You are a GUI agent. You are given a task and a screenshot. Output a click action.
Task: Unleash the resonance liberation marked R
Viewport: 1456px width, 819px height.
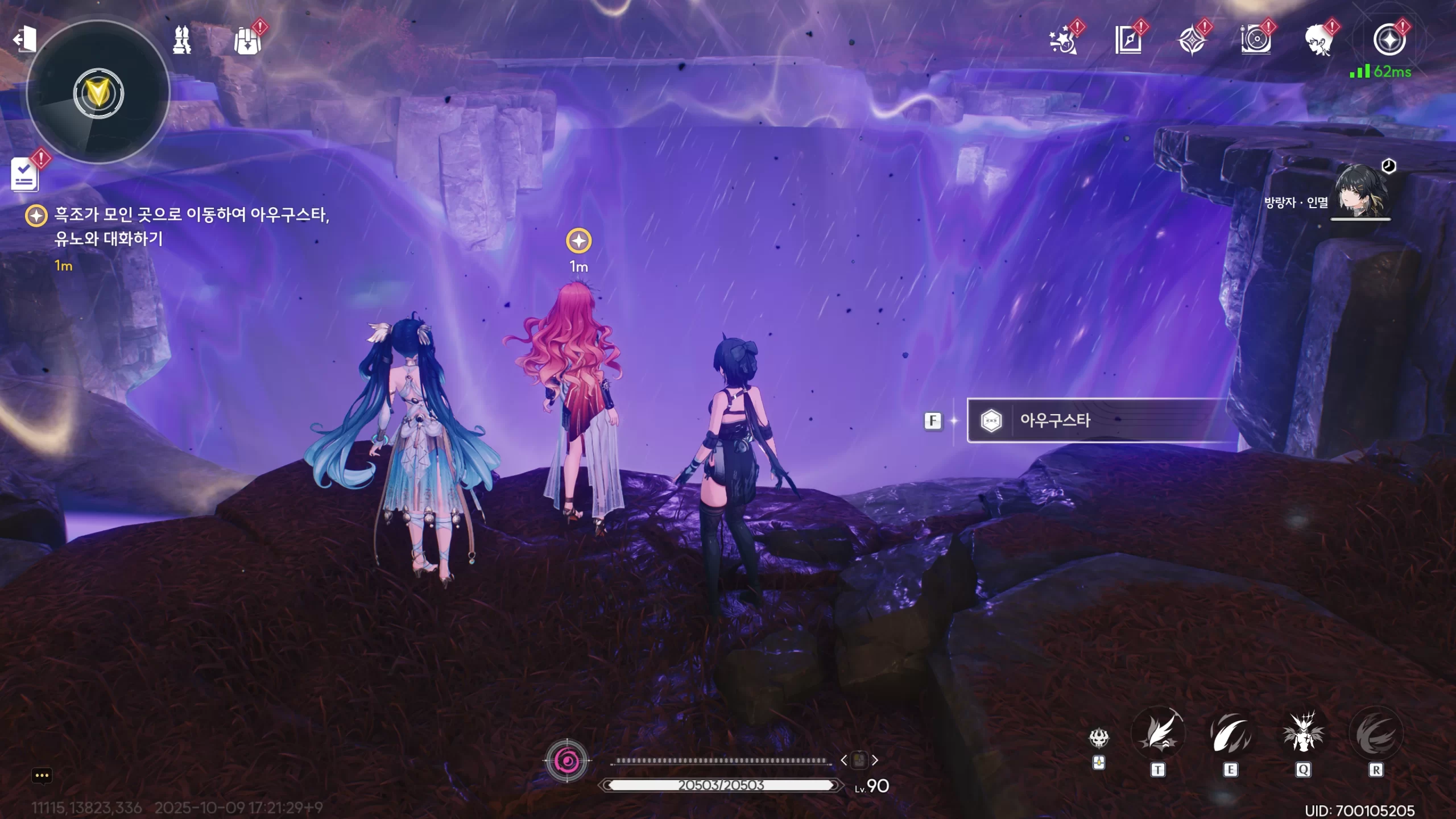(x=1376, y=734)
